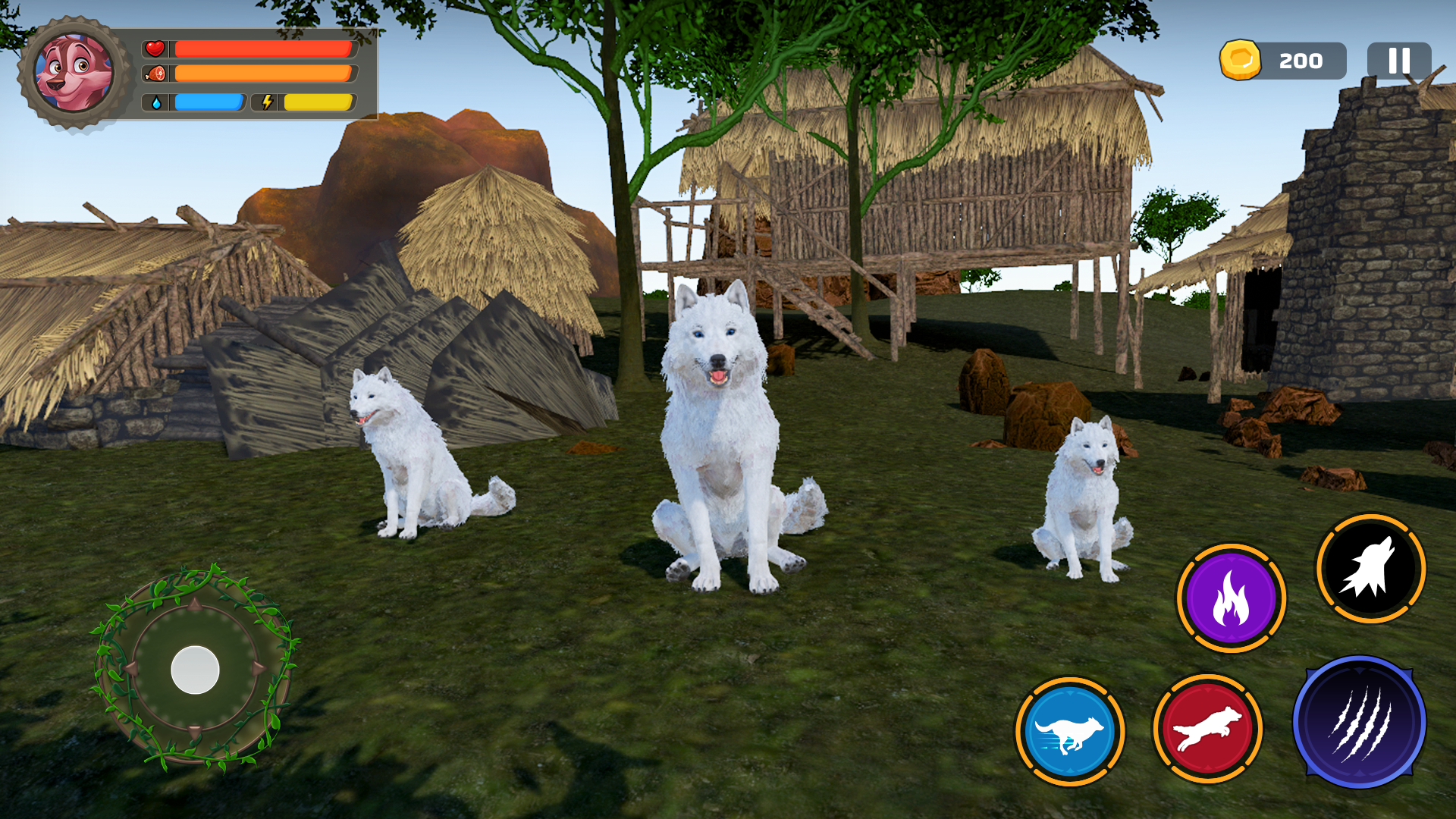Click the water droplet icon

157,101
